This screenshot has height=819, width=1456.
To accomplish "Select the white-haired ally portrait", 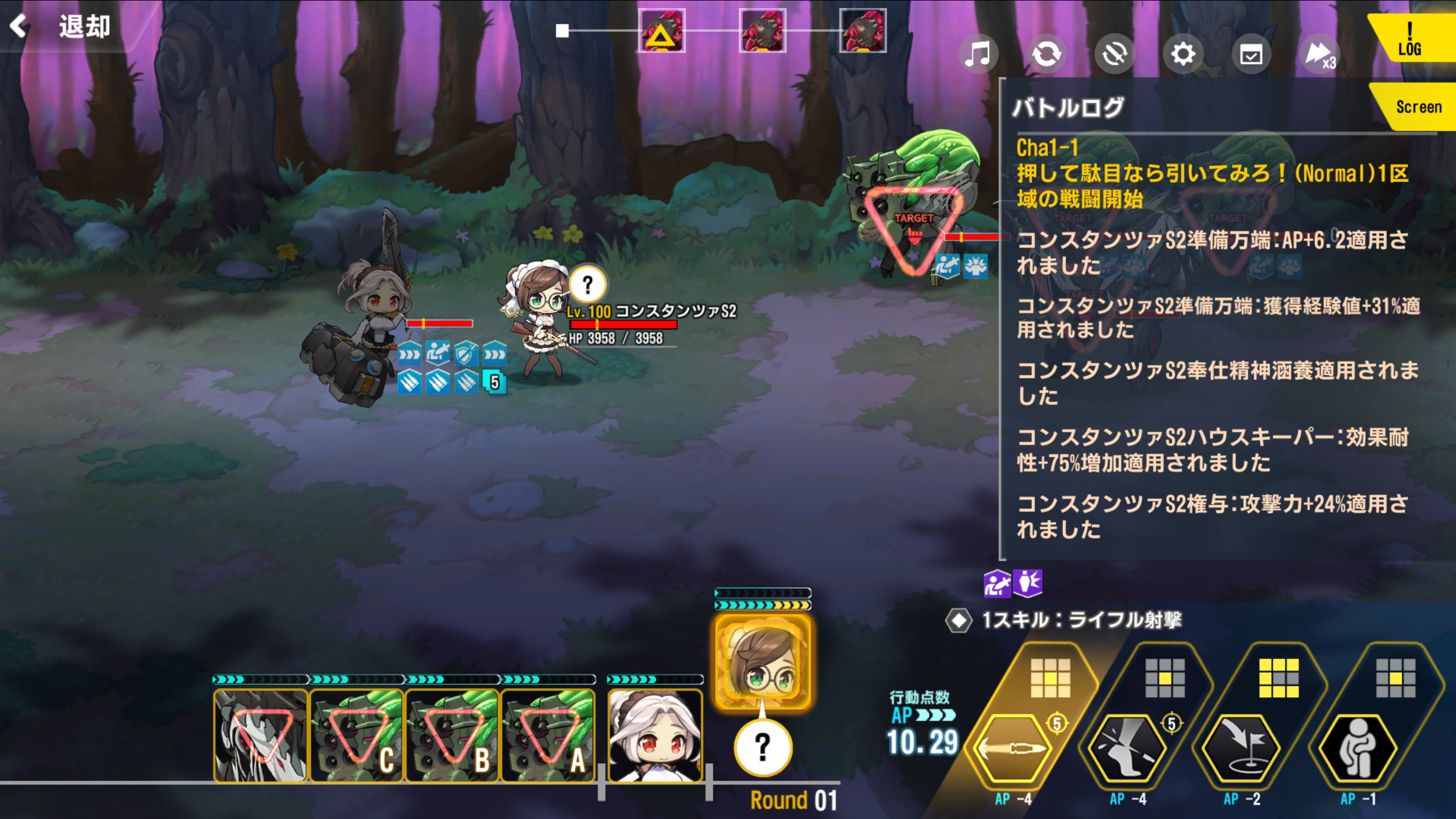I will [655, 736].
